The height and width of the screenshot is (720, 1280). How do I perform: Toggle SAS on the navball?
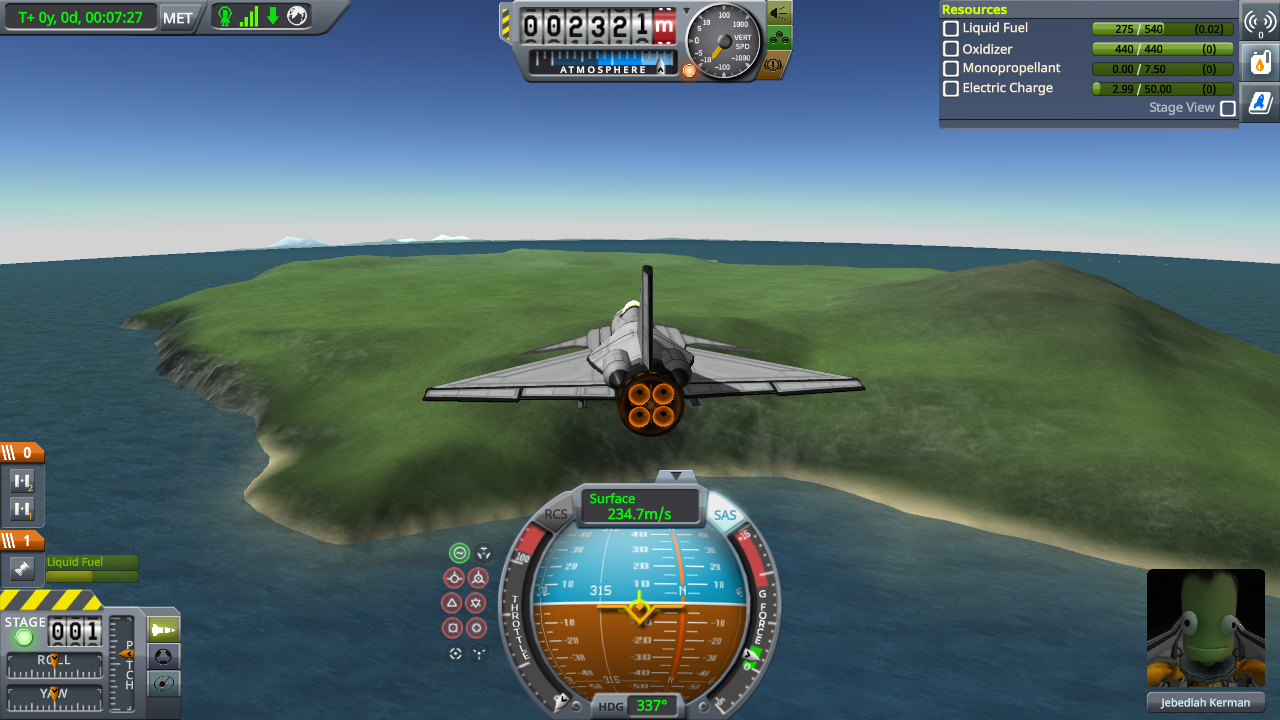(725, 515)
